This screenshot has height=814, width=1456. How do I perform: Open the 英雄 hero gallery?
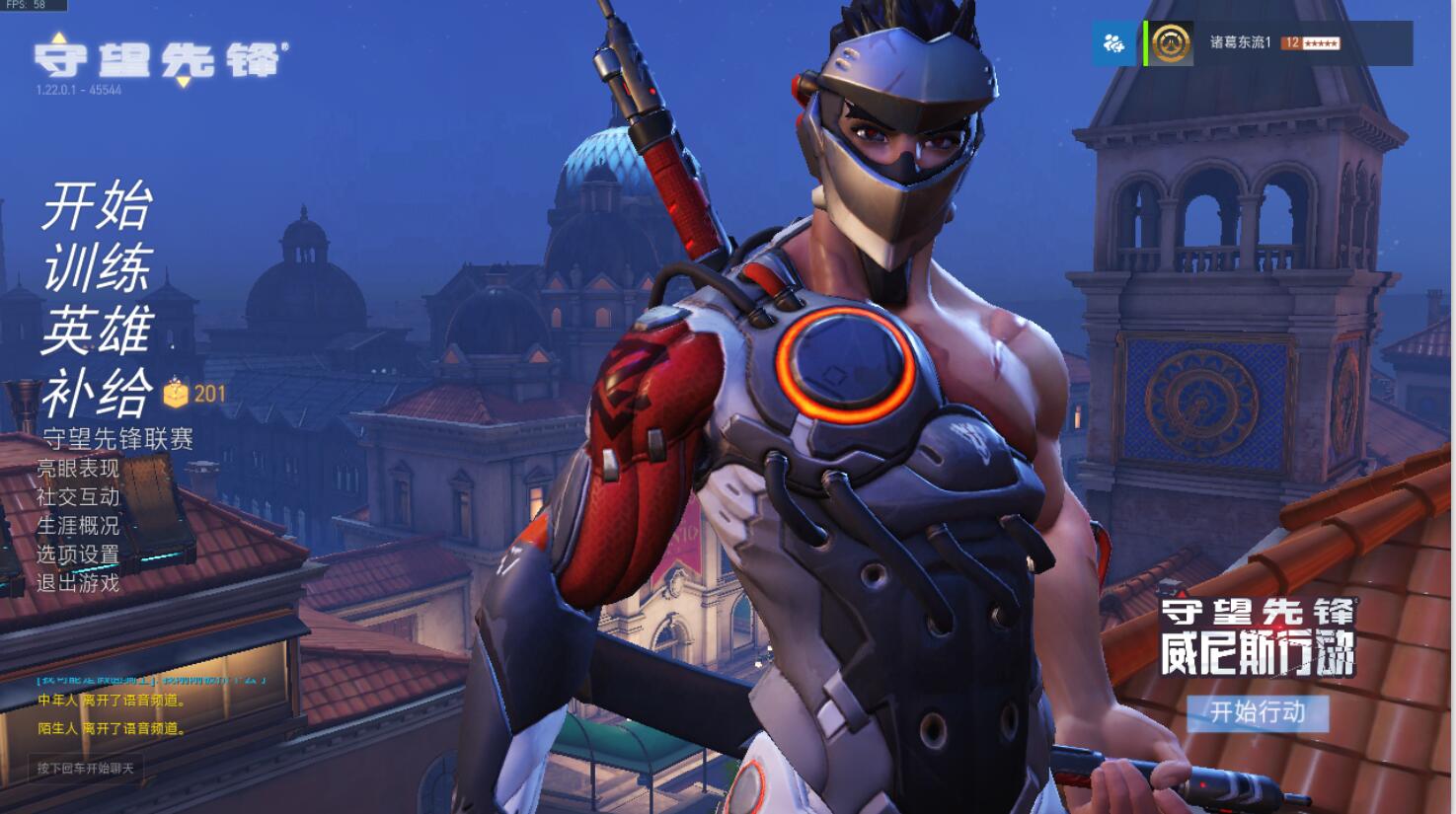[x=97, y=330]
